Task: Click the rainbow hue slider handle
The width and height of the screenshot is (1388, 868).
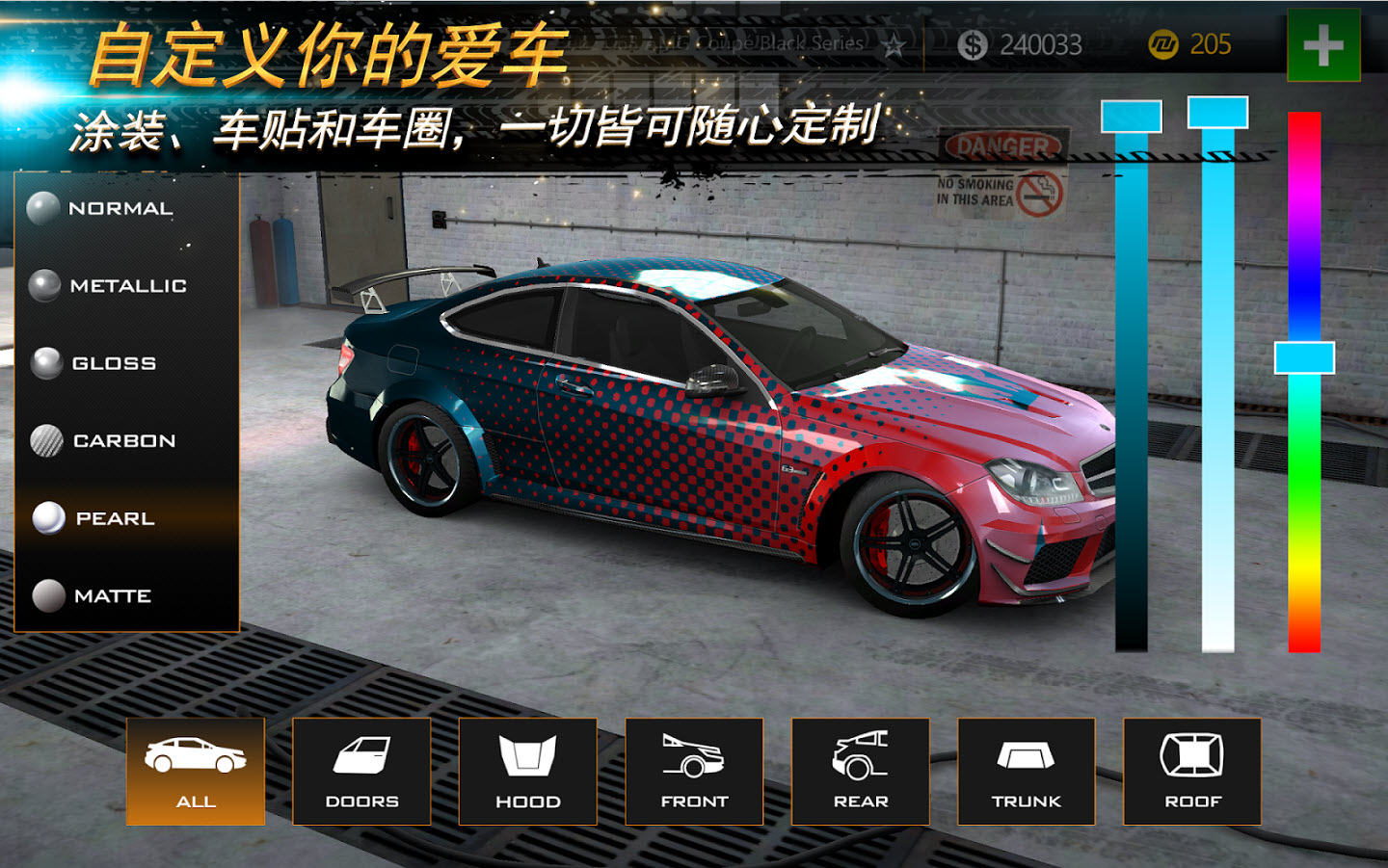Action: pos(1303,358)
